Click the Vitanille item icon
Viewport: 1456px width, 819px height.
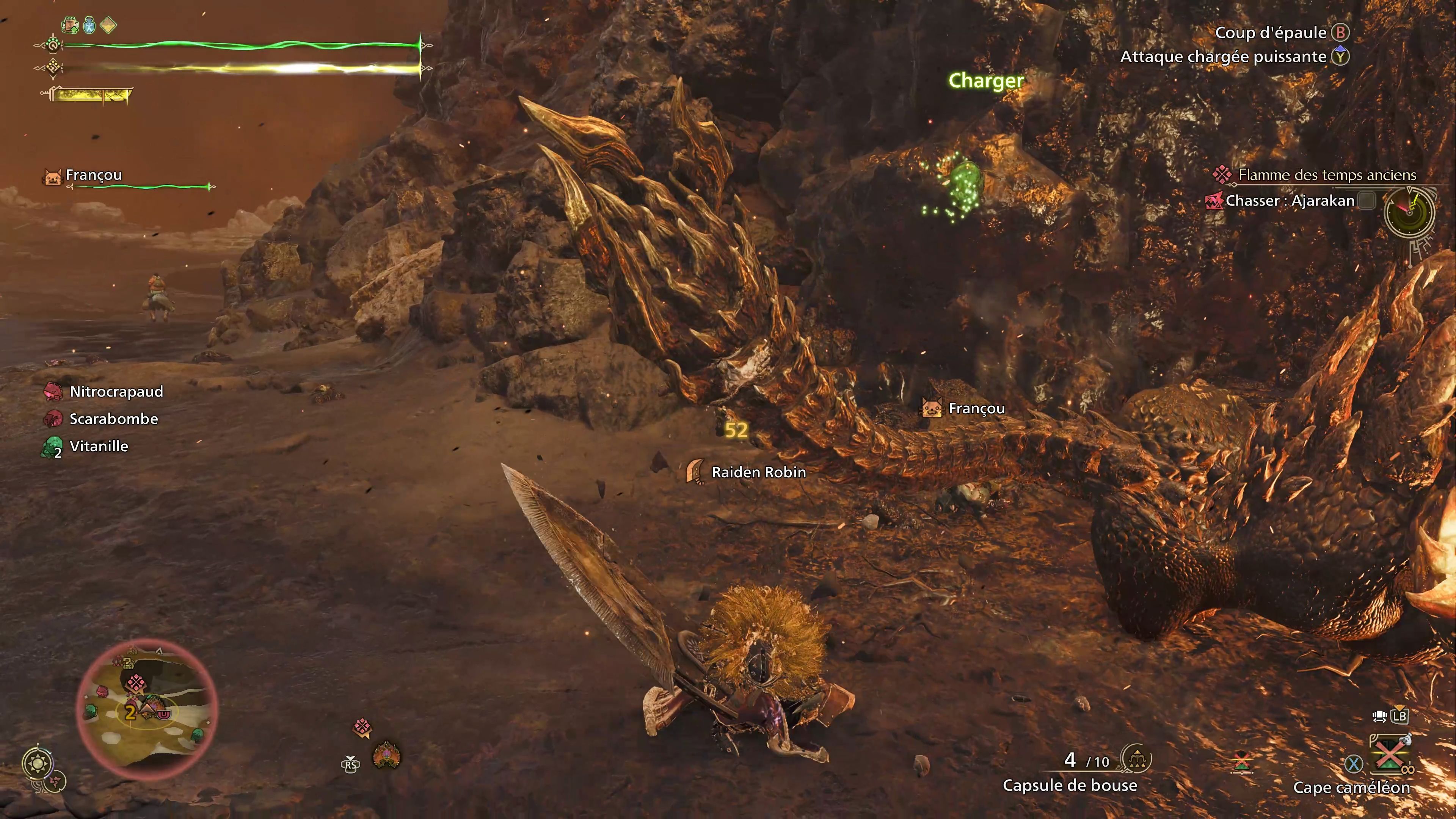[53, 446]
